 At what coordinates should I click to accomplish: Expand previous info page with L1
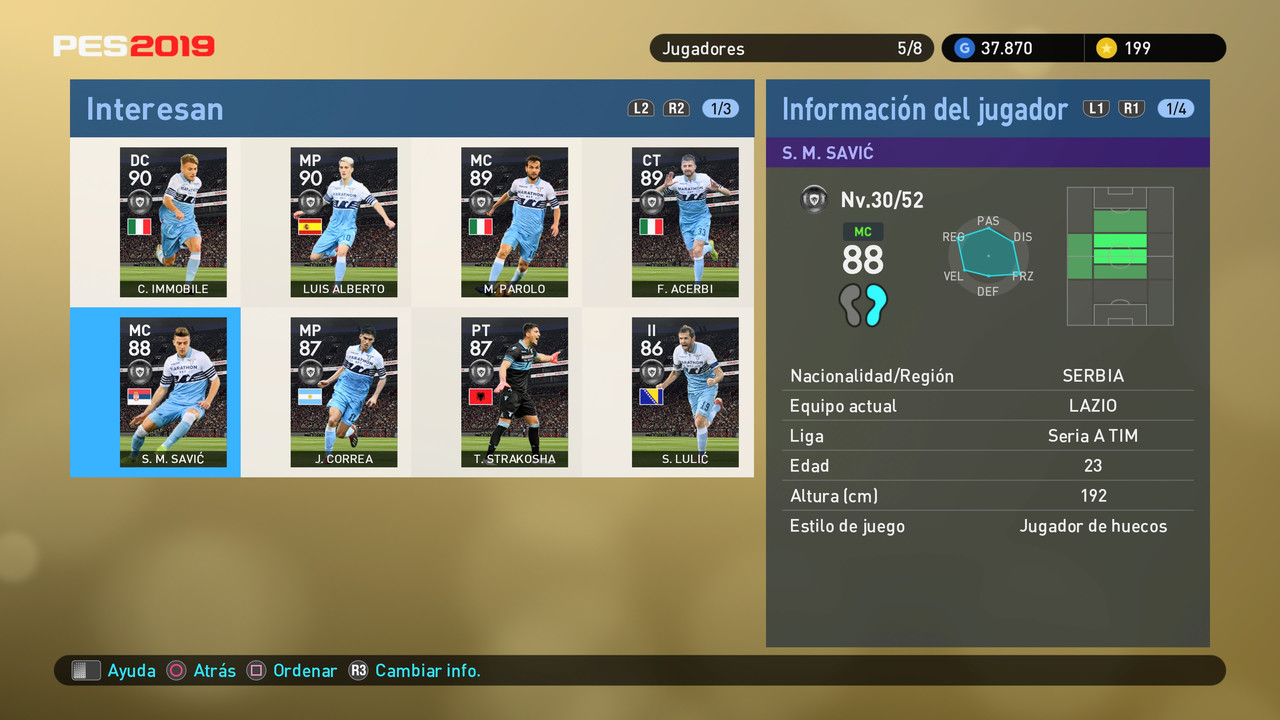(1096, 109)
